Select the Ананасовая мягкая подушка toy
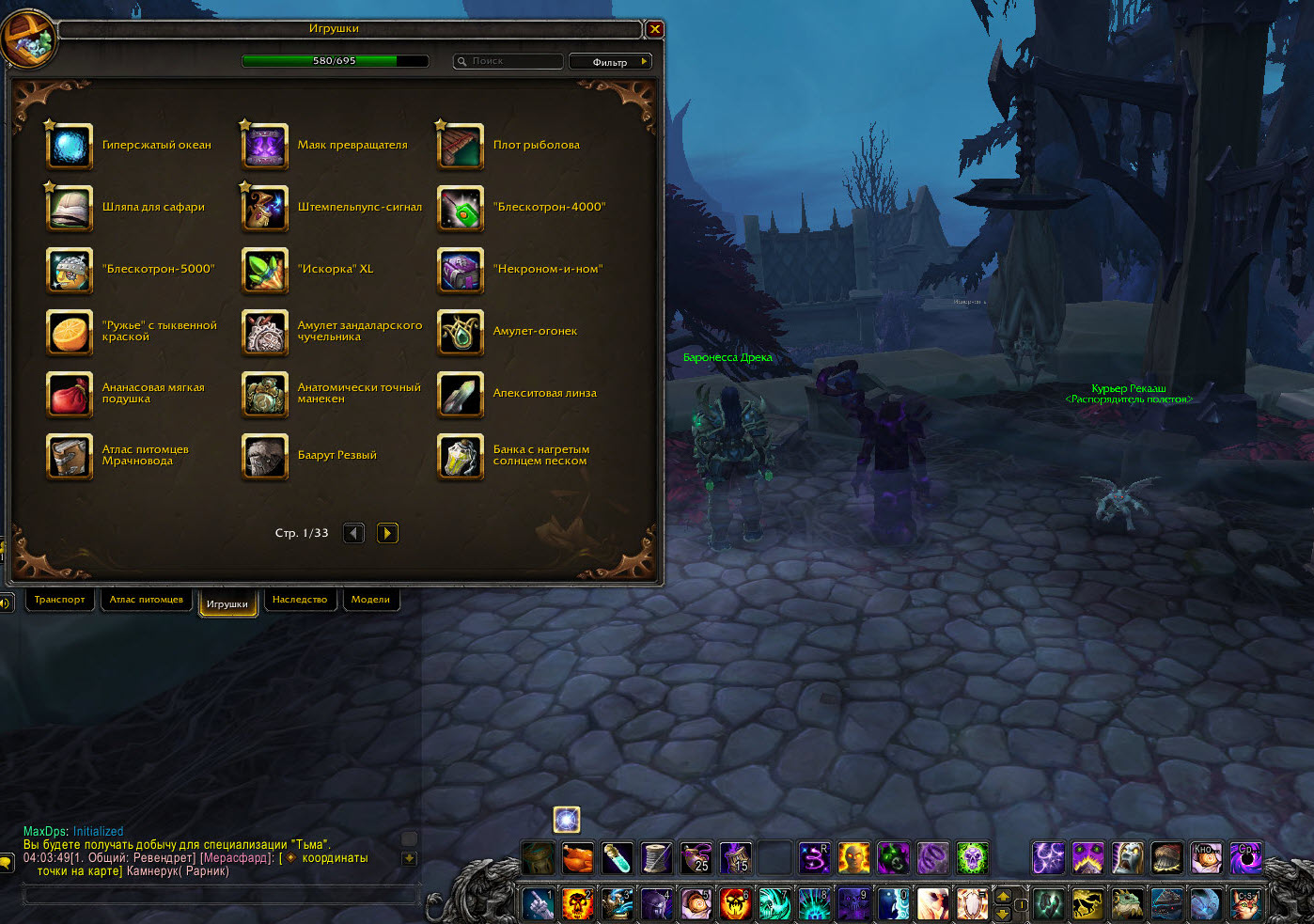1314x924 pixels. 70,394
